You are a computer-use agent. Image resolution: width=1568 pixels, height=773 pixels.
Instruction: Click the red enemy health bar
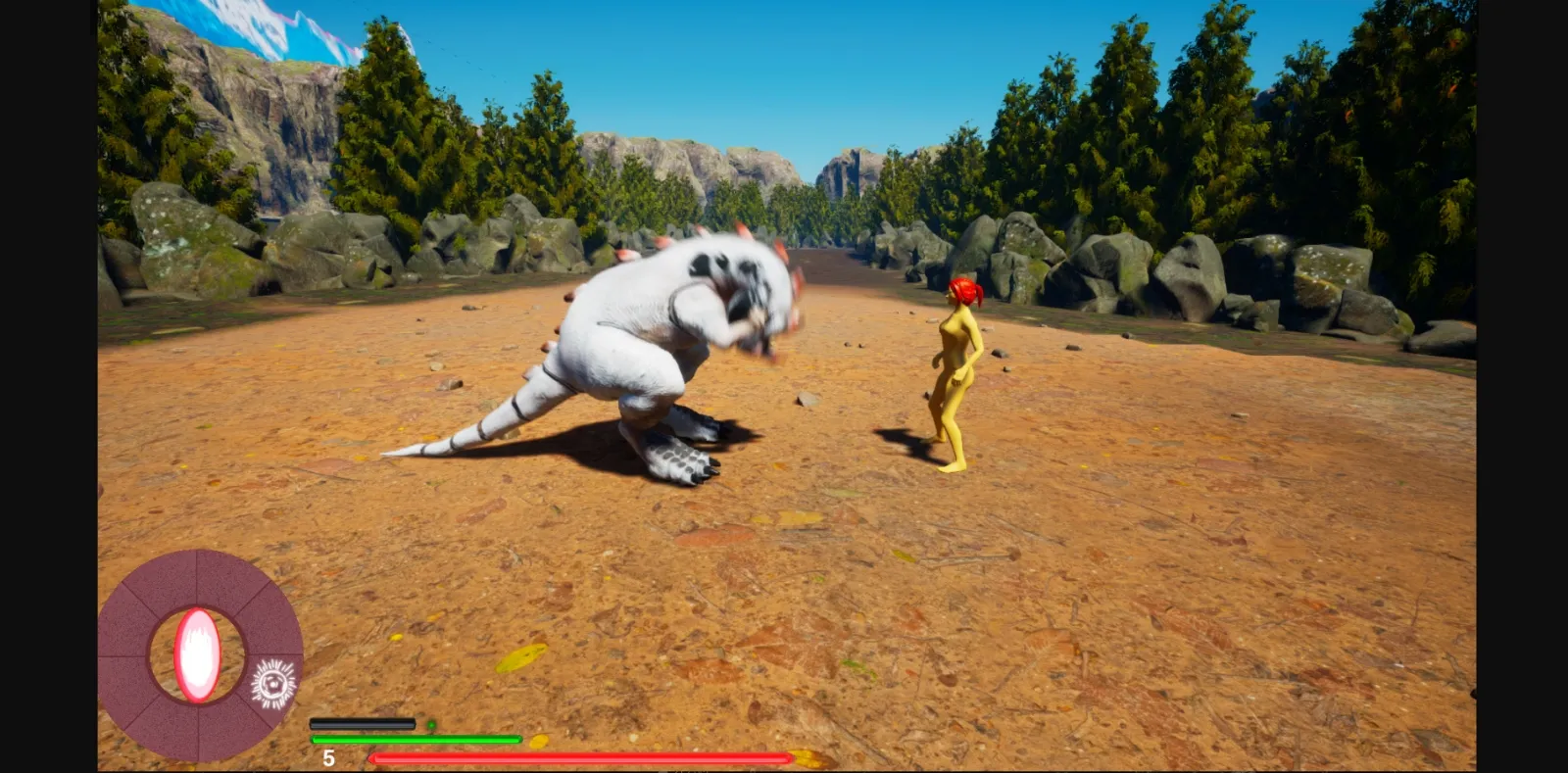point(578,757)
